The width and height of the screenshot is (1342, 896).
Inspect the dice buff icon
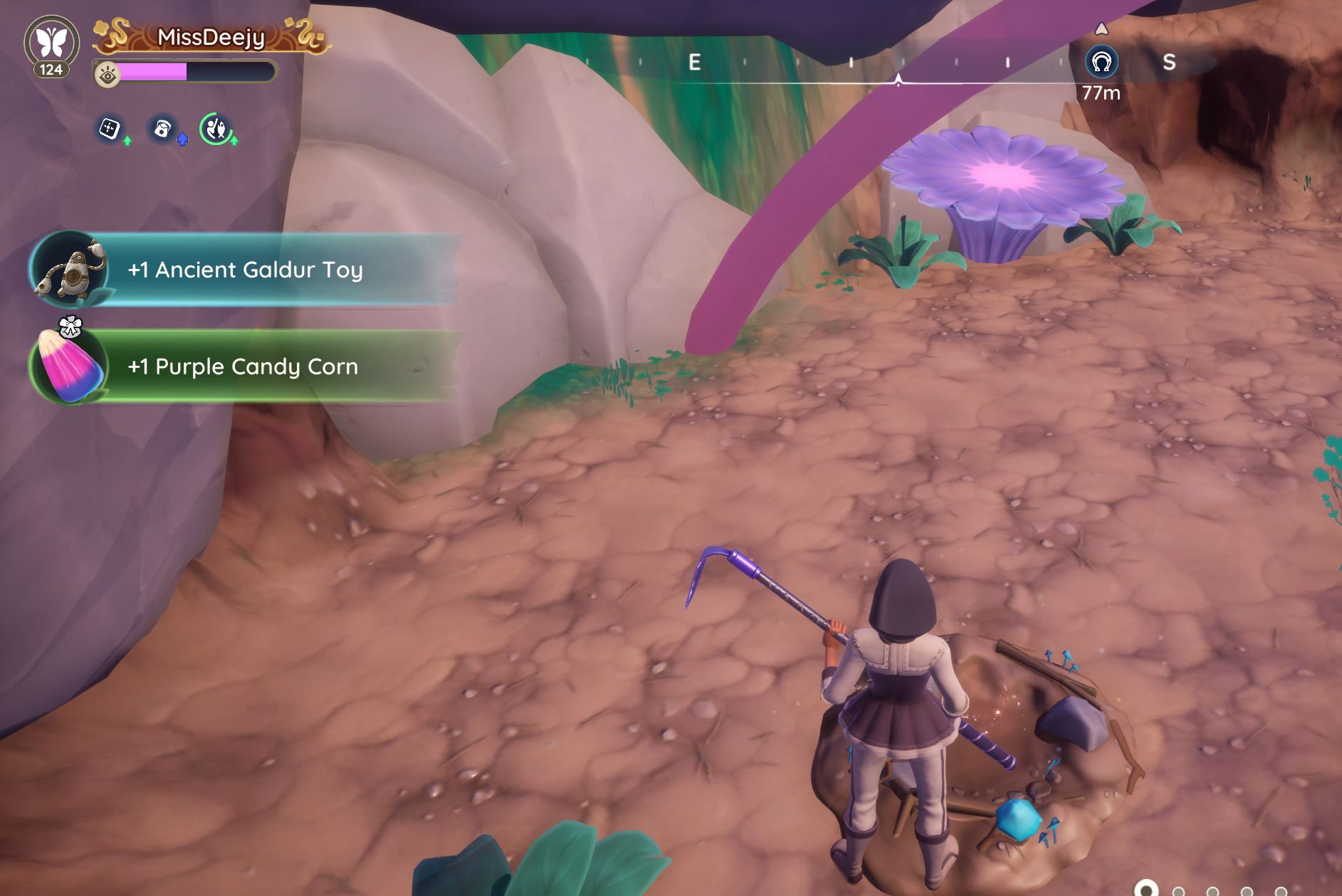[x=109, y=129]
